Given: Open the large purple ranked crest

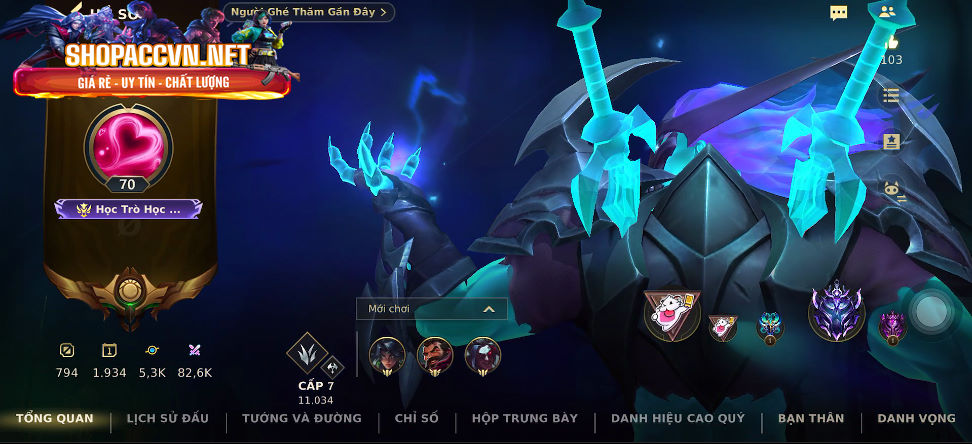Looking at the screenshot, I should coord(836,311).
